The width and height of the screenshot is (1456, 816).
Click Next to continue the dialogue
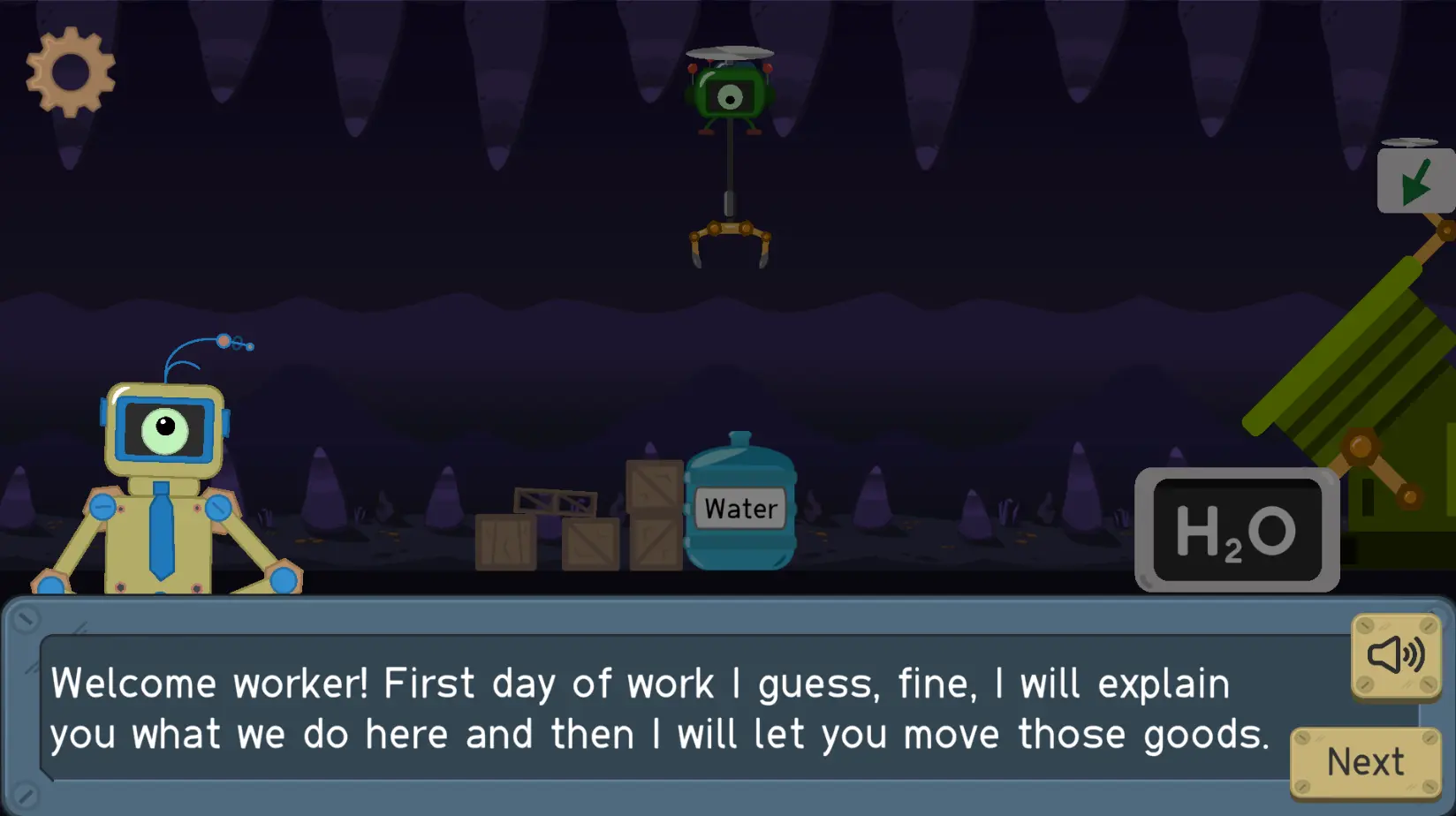[1365, 761]
